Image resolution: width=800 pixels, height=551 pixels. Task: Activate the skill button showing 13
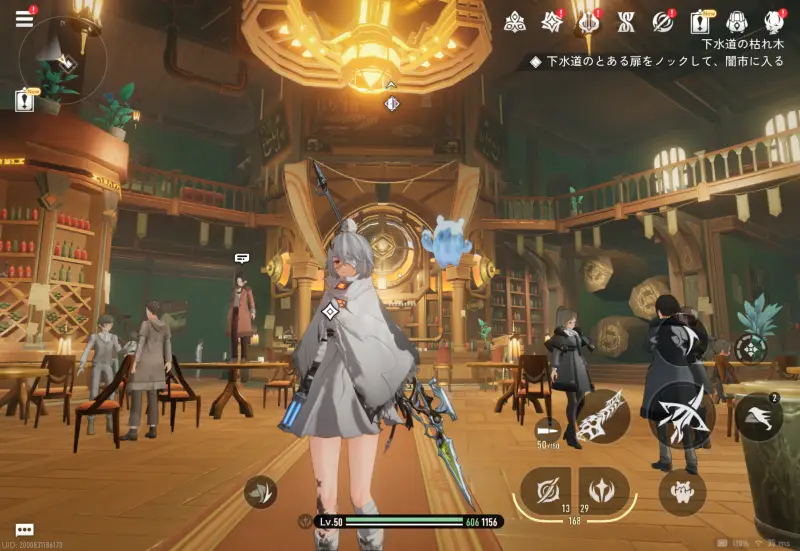point(546,490)
